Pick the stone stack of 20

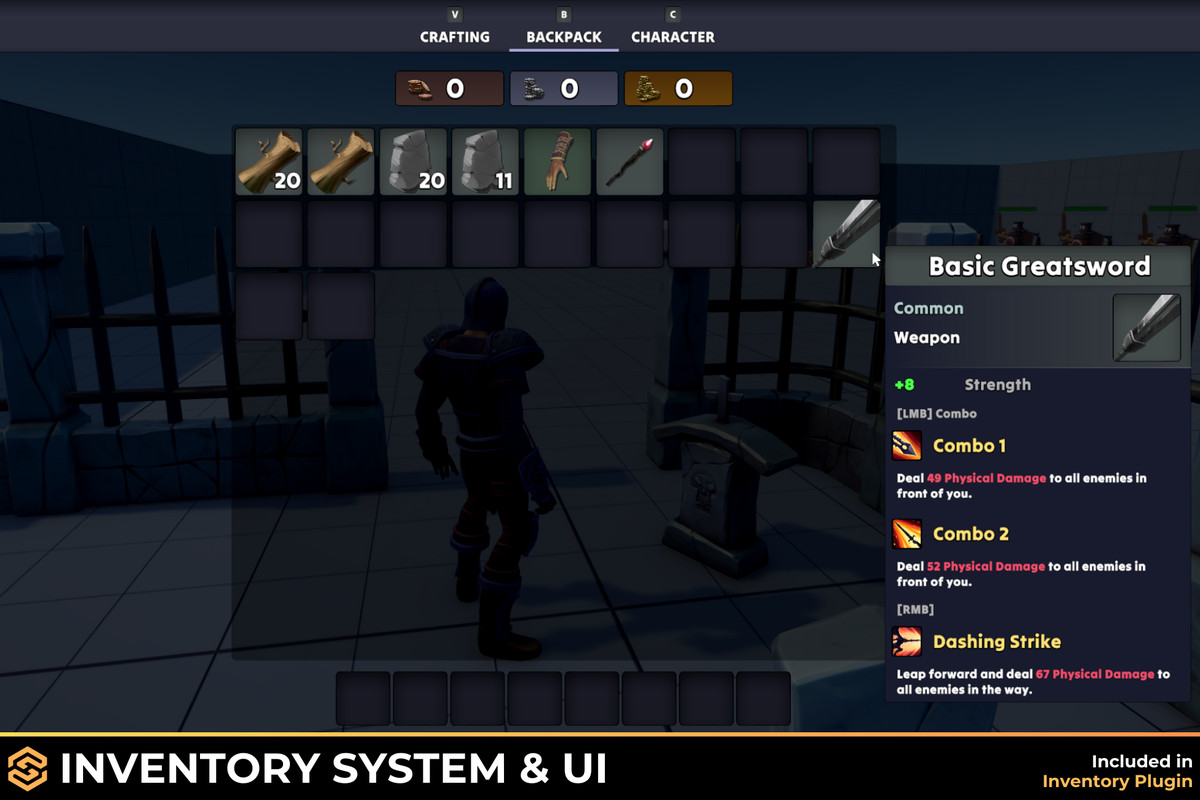[413, 162]
